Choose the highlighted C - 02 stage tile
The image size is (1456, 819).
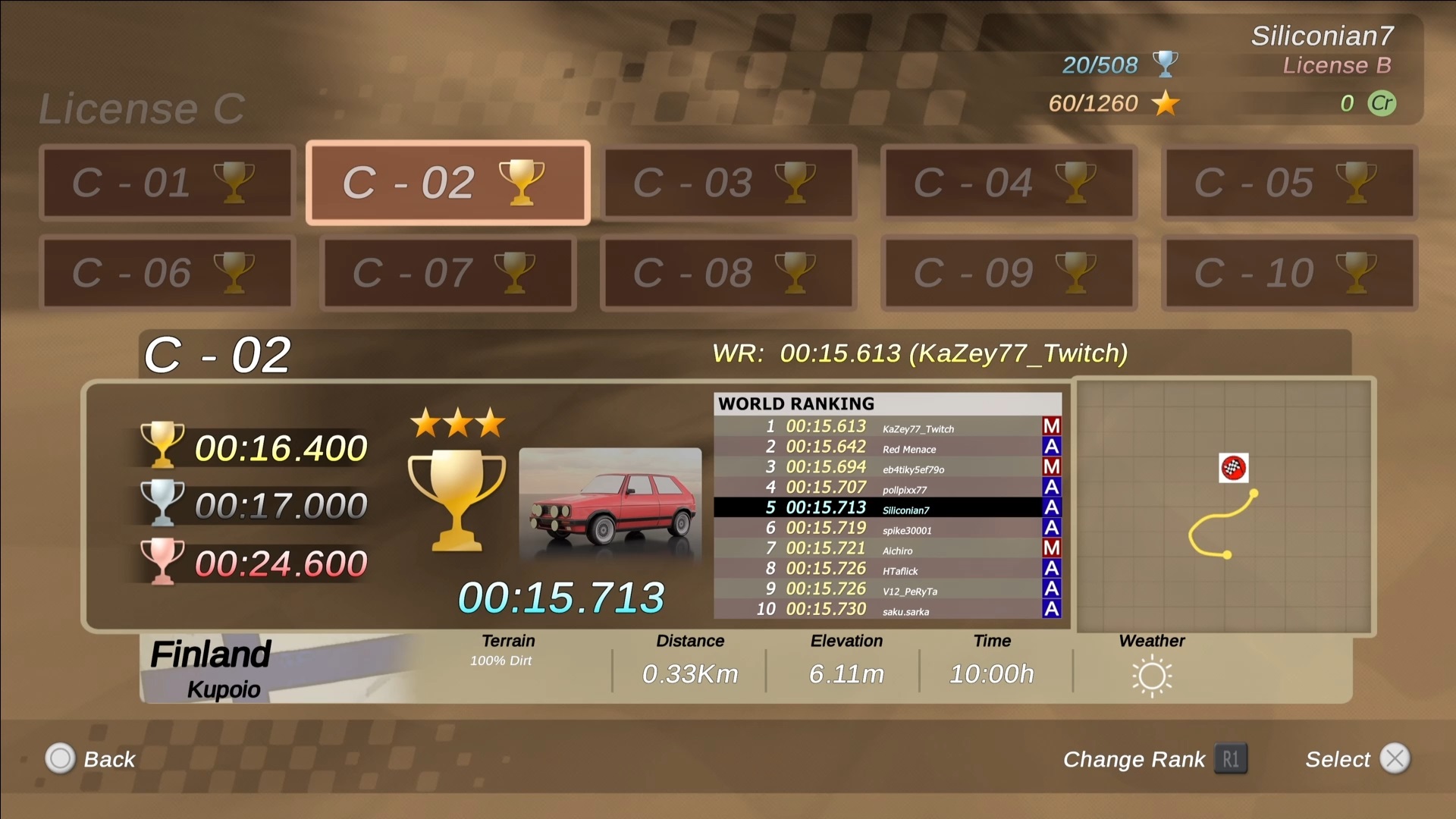pos(447,183)
